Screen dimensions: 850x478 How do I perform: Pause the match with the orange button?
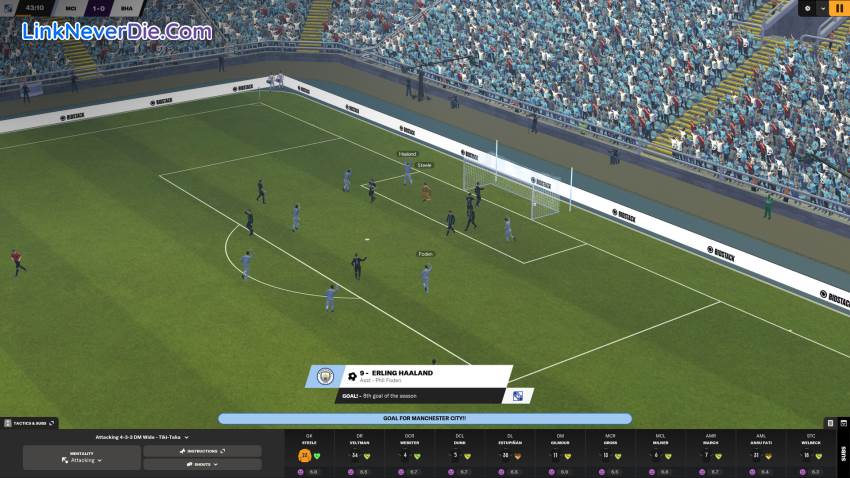point(836,8)
